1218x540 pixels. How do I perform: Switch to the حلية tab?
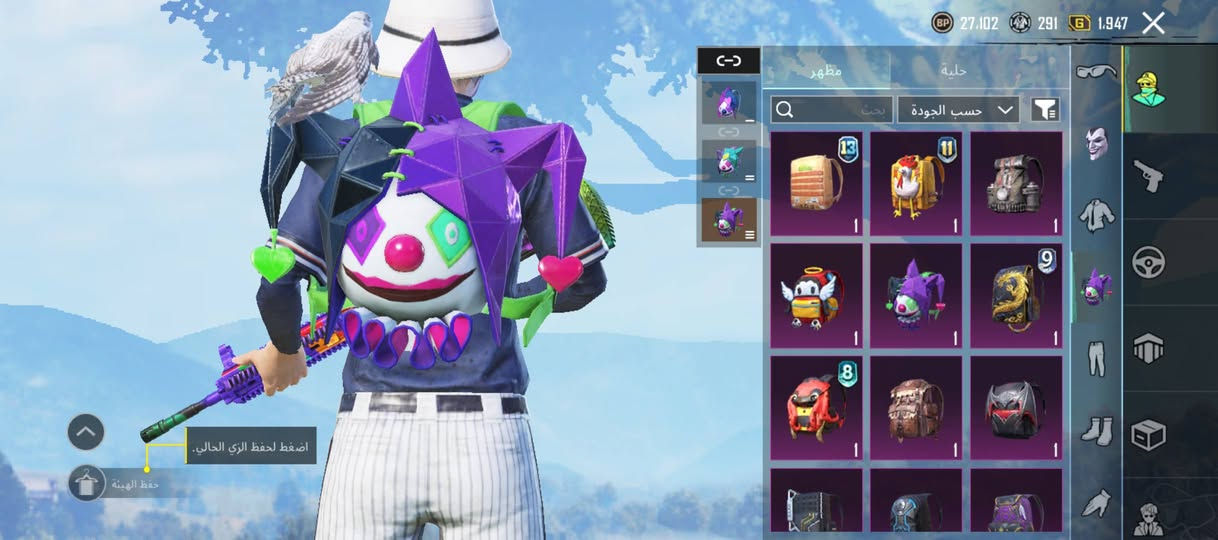point(954,70)
